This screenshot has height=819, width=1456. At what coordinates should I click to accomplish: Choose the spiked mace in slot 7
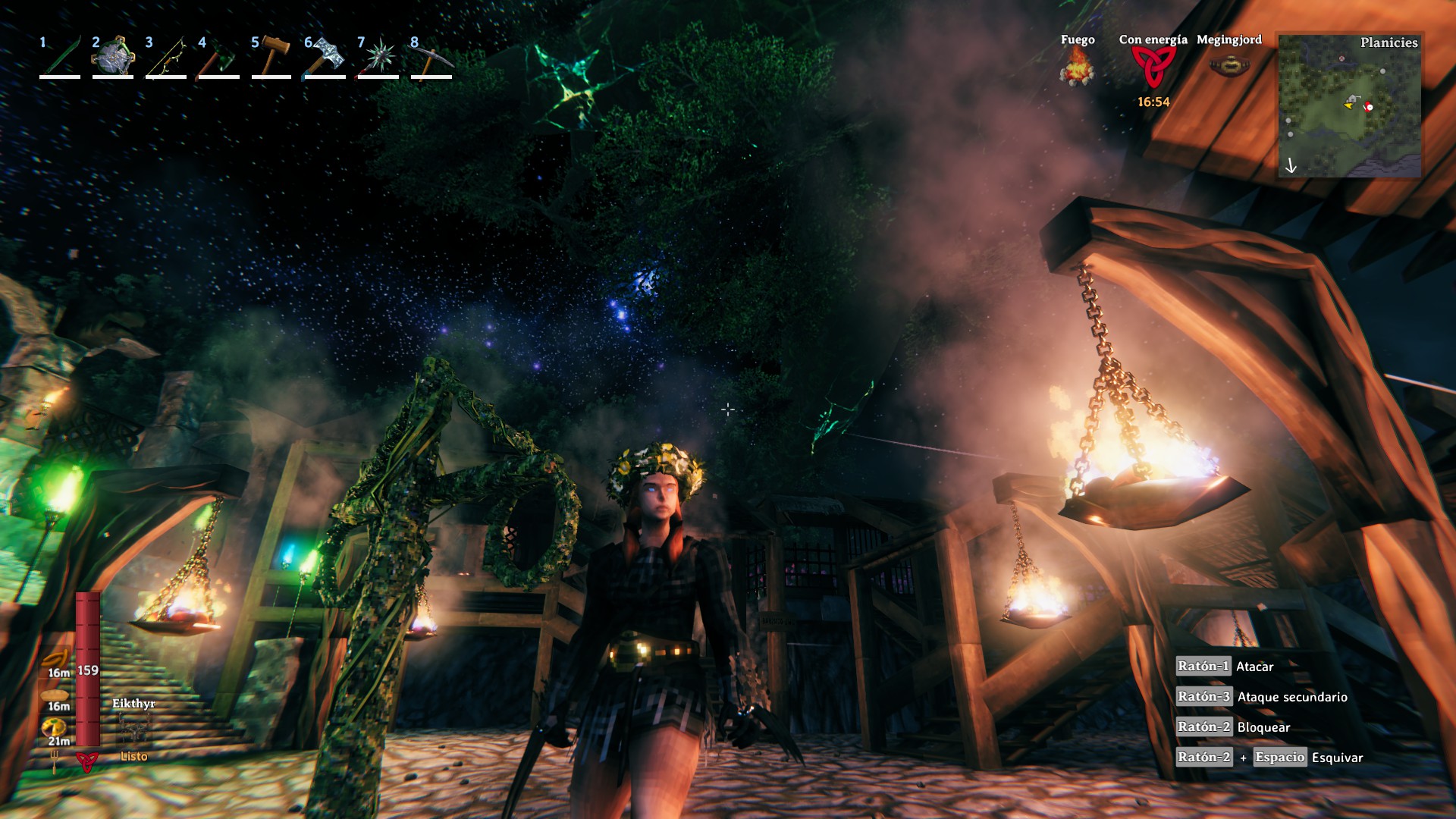(378, 57)
